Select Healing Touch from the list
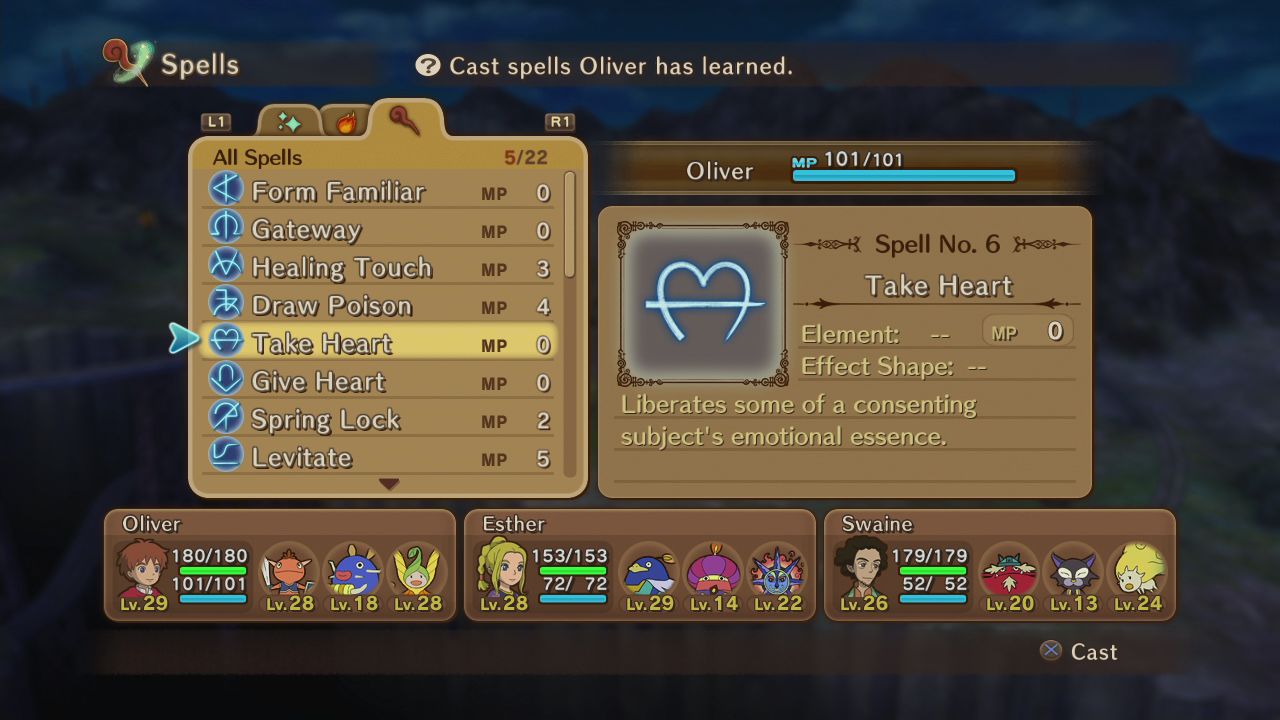The image size is (1280, 720). click(341, 267)
